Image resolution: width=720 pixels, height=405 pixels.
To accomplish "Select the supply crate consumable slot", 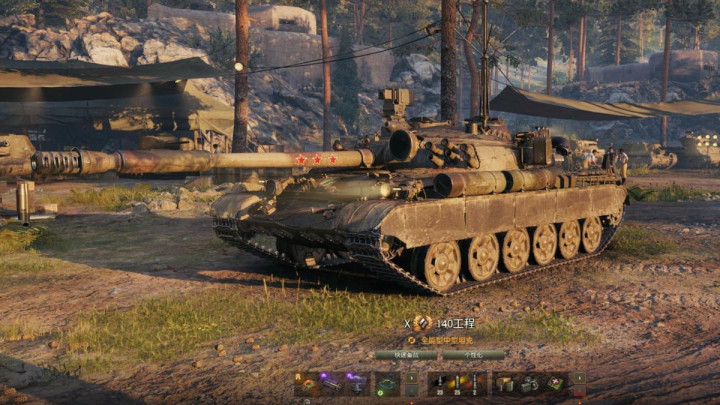I will [x=505, y=383].
